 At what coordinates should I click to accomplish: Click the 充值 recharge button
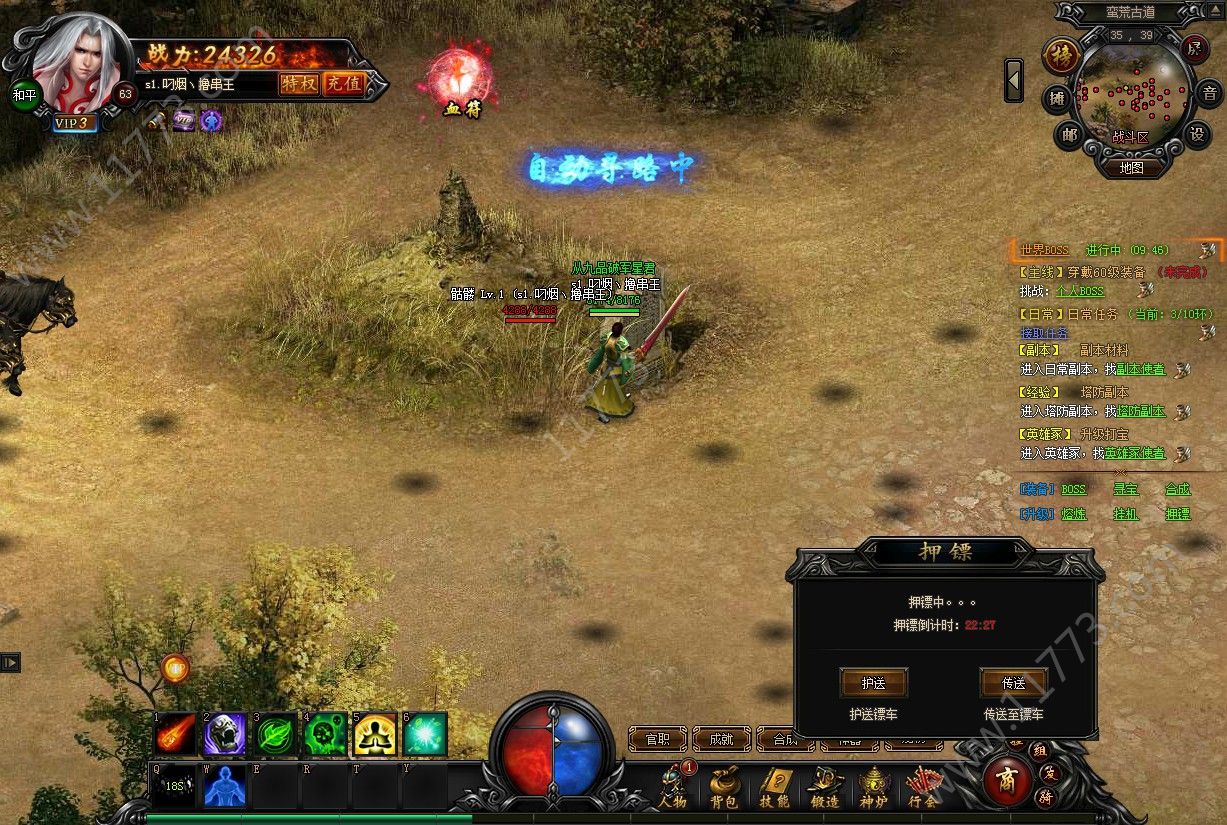click(343, 84)
